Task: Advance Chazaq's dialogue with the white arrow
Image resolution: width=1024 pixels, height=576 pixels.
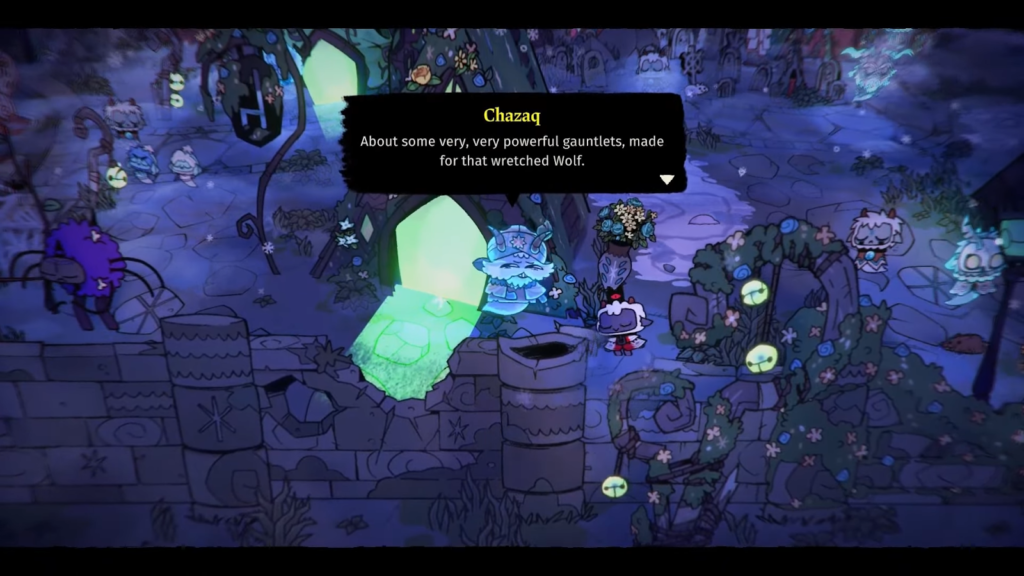Action: (x=667, y=180)
